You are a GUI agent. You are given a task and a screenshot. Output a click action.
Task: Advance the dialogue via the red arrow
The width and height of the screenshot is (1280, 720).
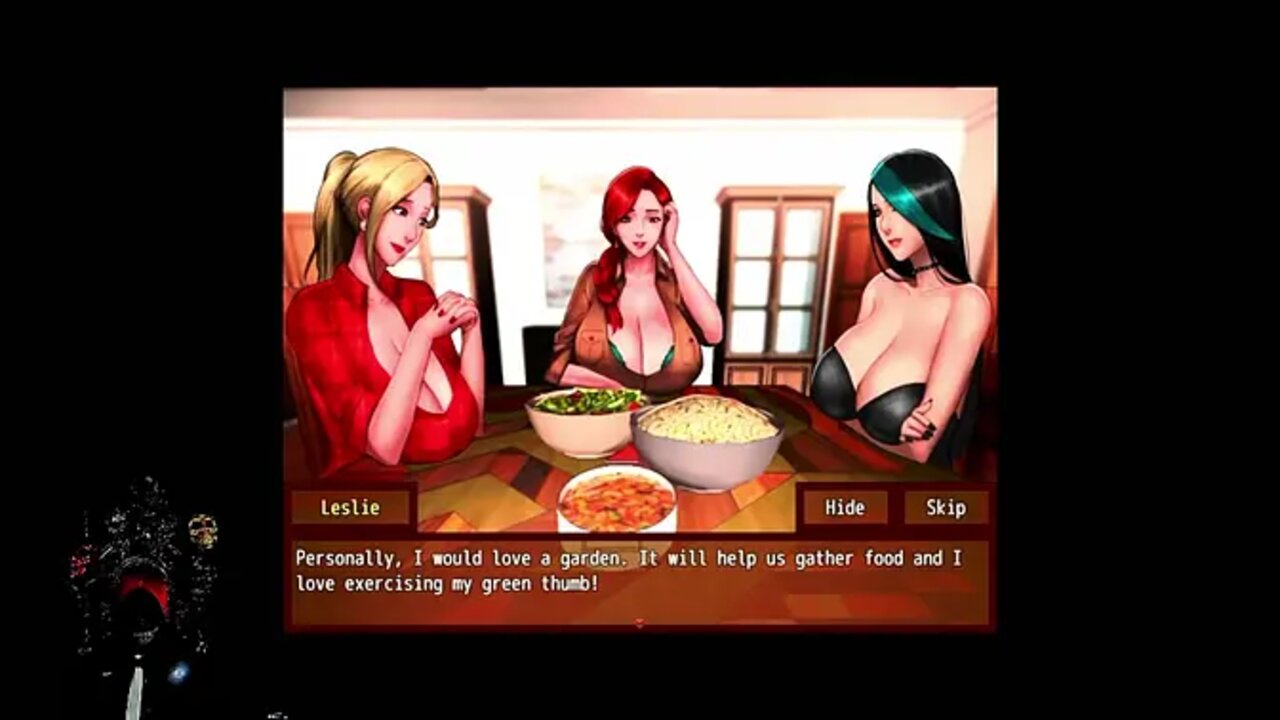point(639,623)
